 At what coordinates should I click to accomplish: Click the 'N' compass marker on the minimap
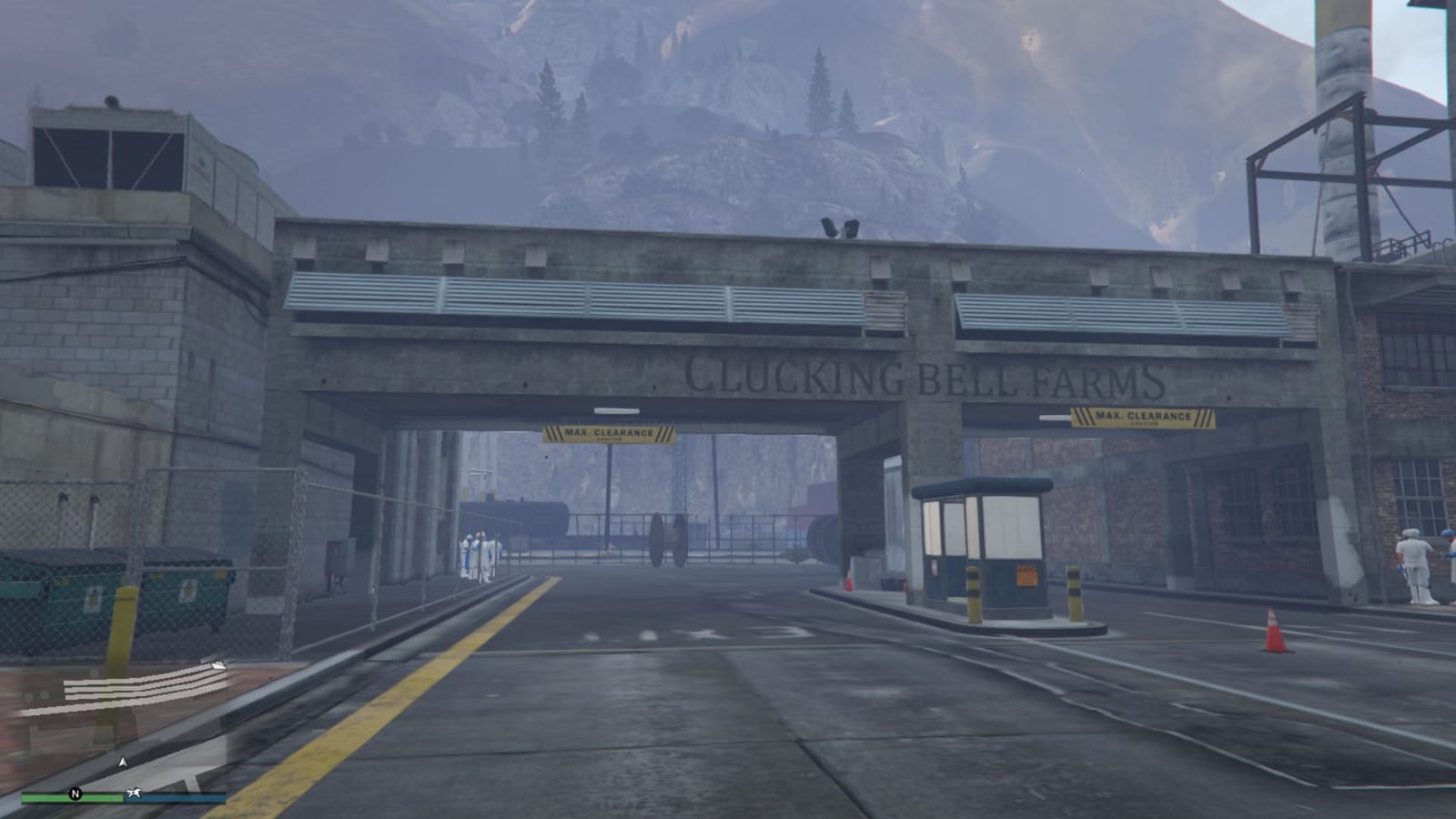click(x=76, y=794)
